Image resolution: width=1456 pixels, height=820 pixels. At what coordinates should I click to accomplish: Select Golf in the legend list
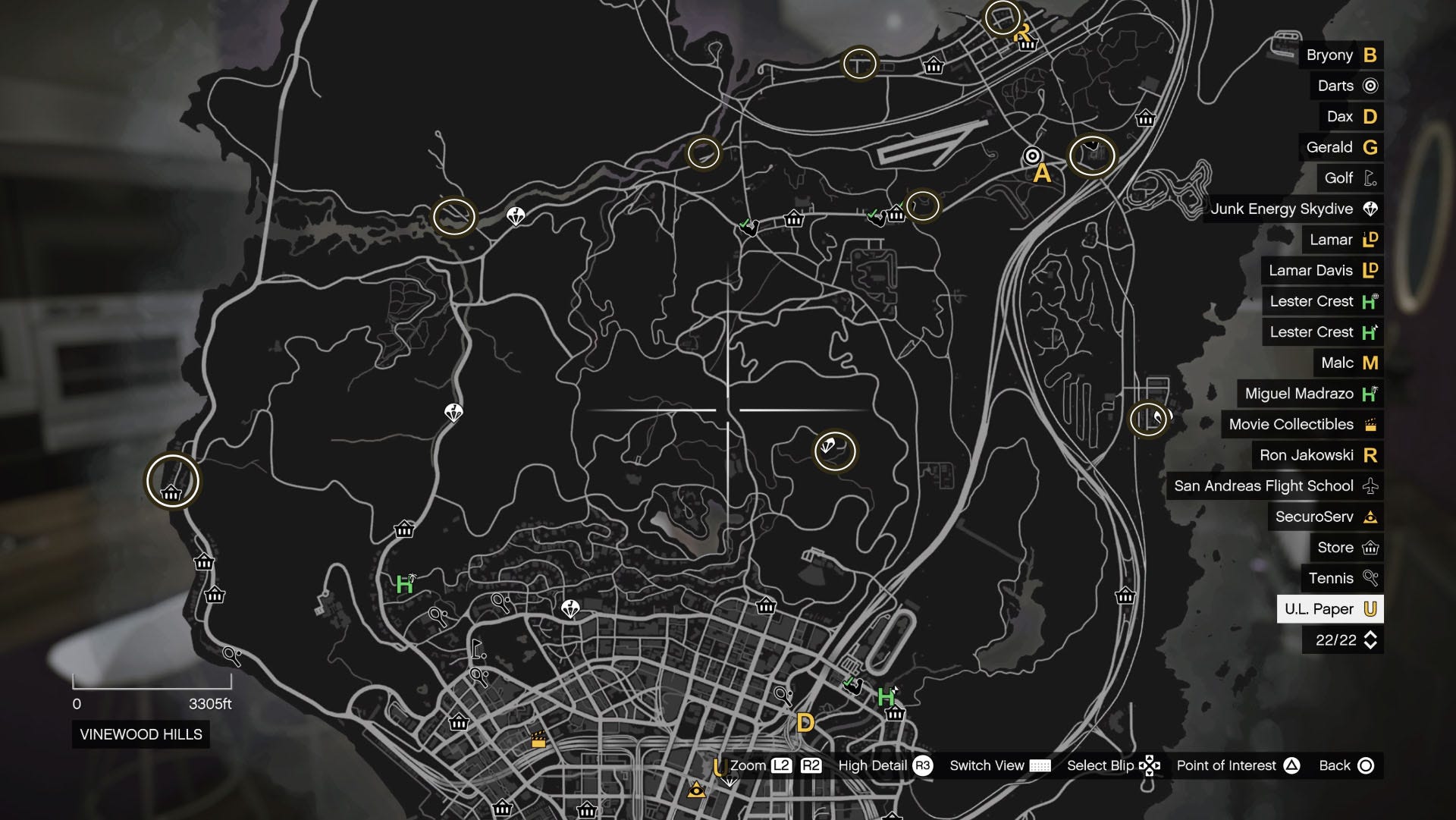(1349, 178)
